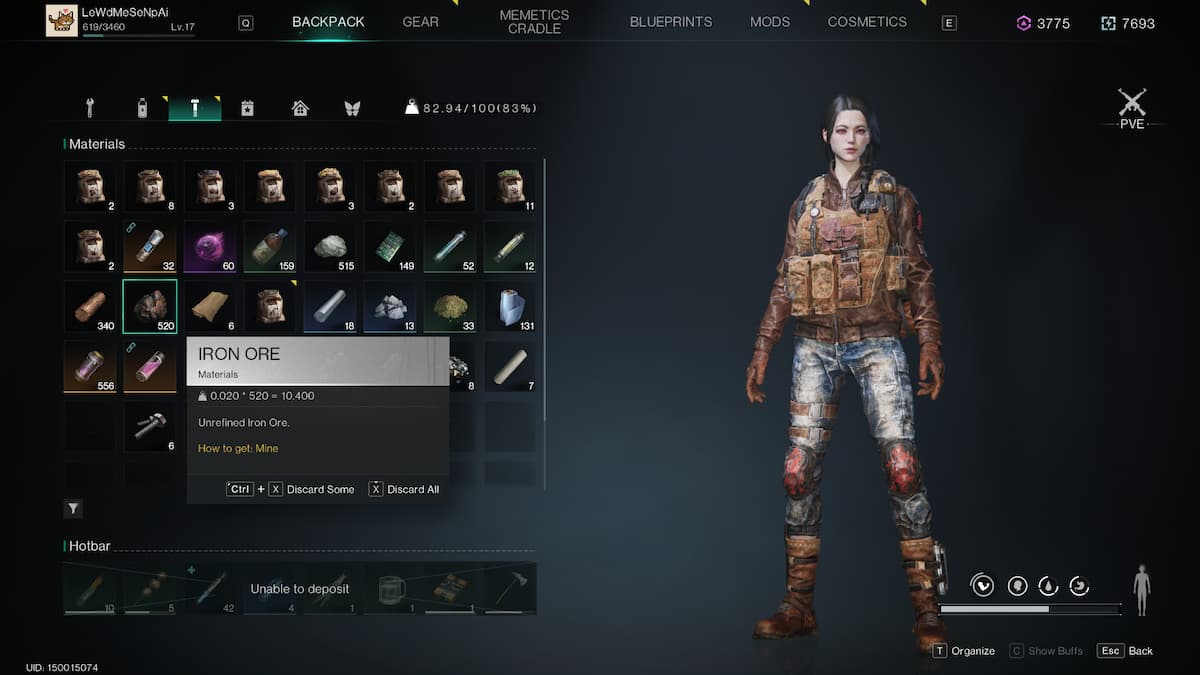Toggle the PVE crossed swords mode icon
The height and width of the screenshot is (675, 1200).
[1132, 104]
